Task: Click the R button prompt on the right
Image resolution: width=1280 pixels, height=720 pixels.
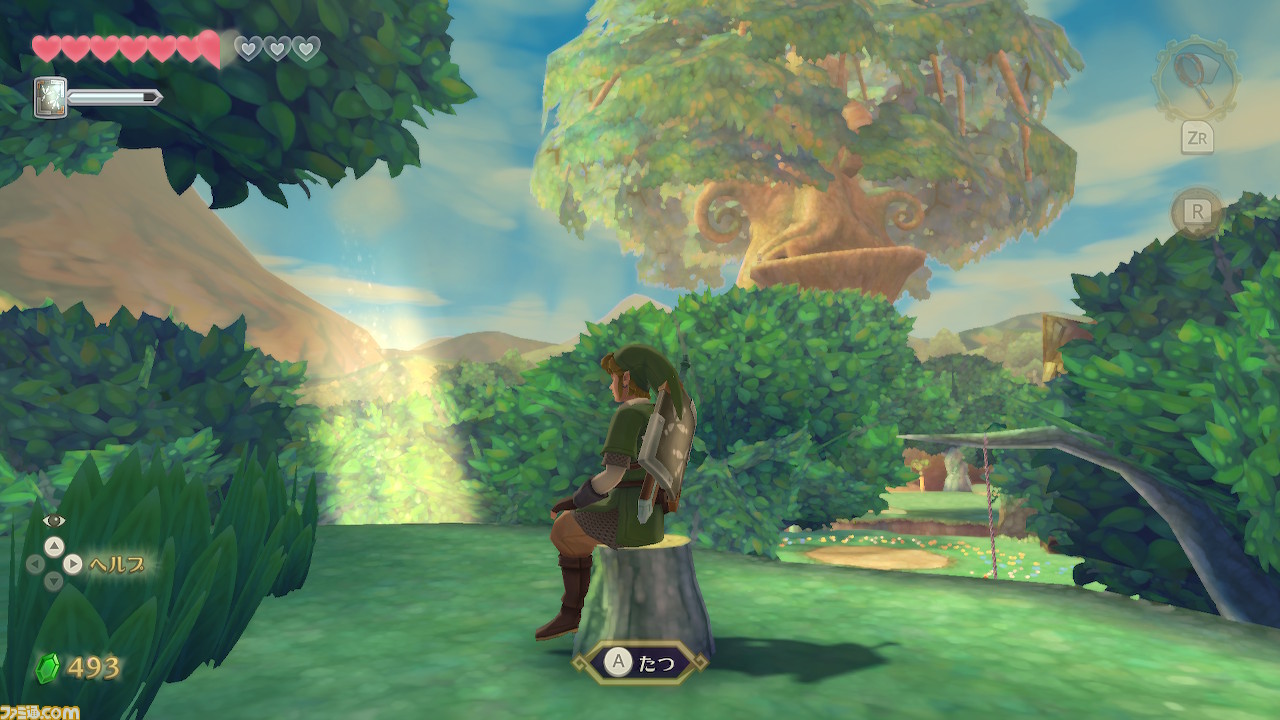Action: click(1198, 210)
